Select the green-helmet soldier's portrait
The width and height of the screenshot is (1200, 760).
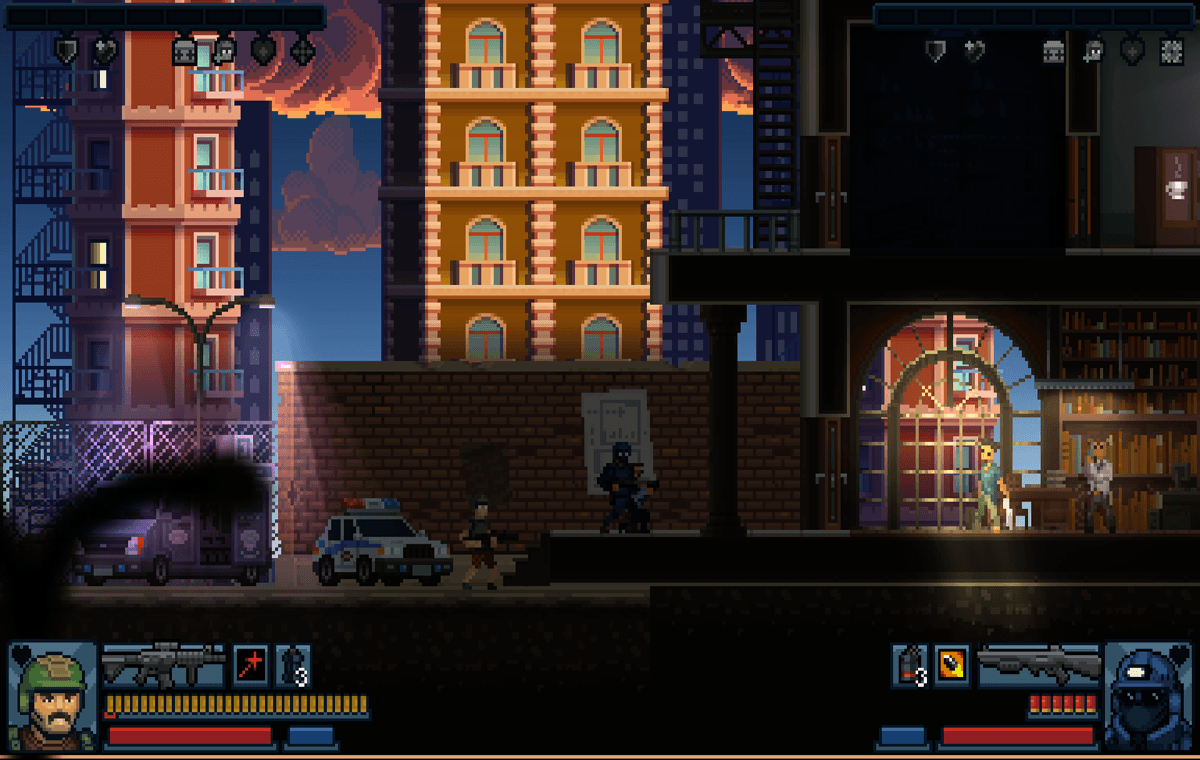[52, 696]
